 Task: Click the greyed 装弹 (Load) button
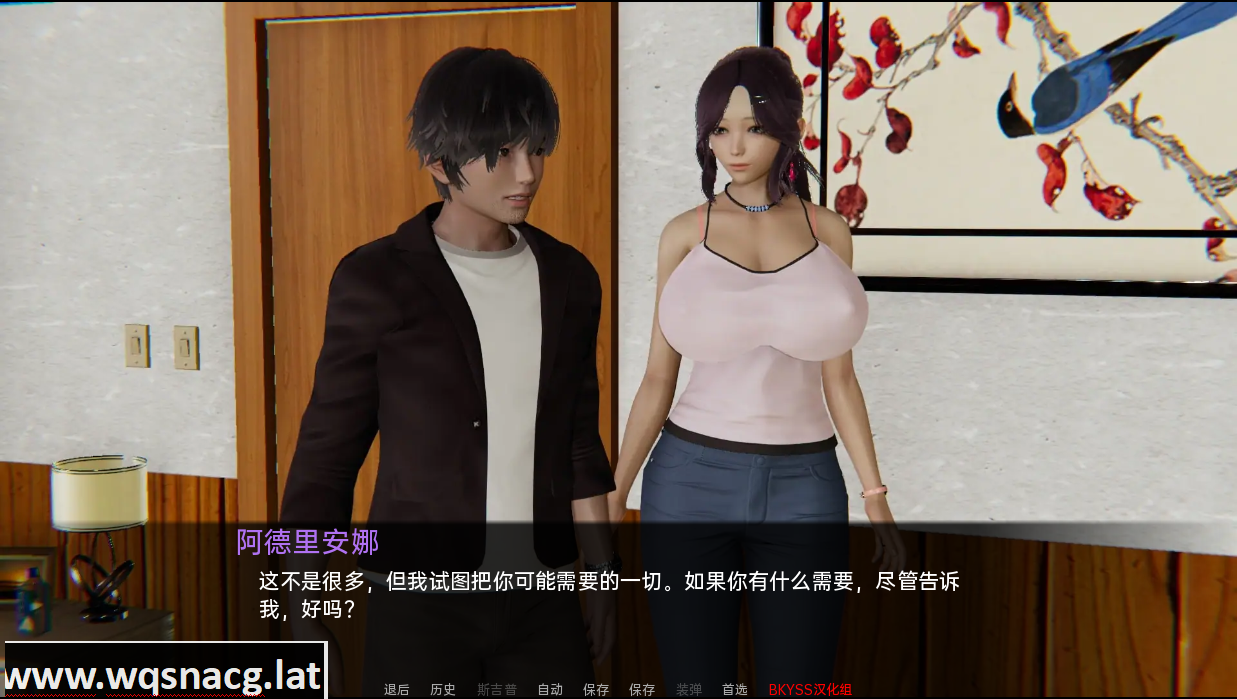(689, 689)
